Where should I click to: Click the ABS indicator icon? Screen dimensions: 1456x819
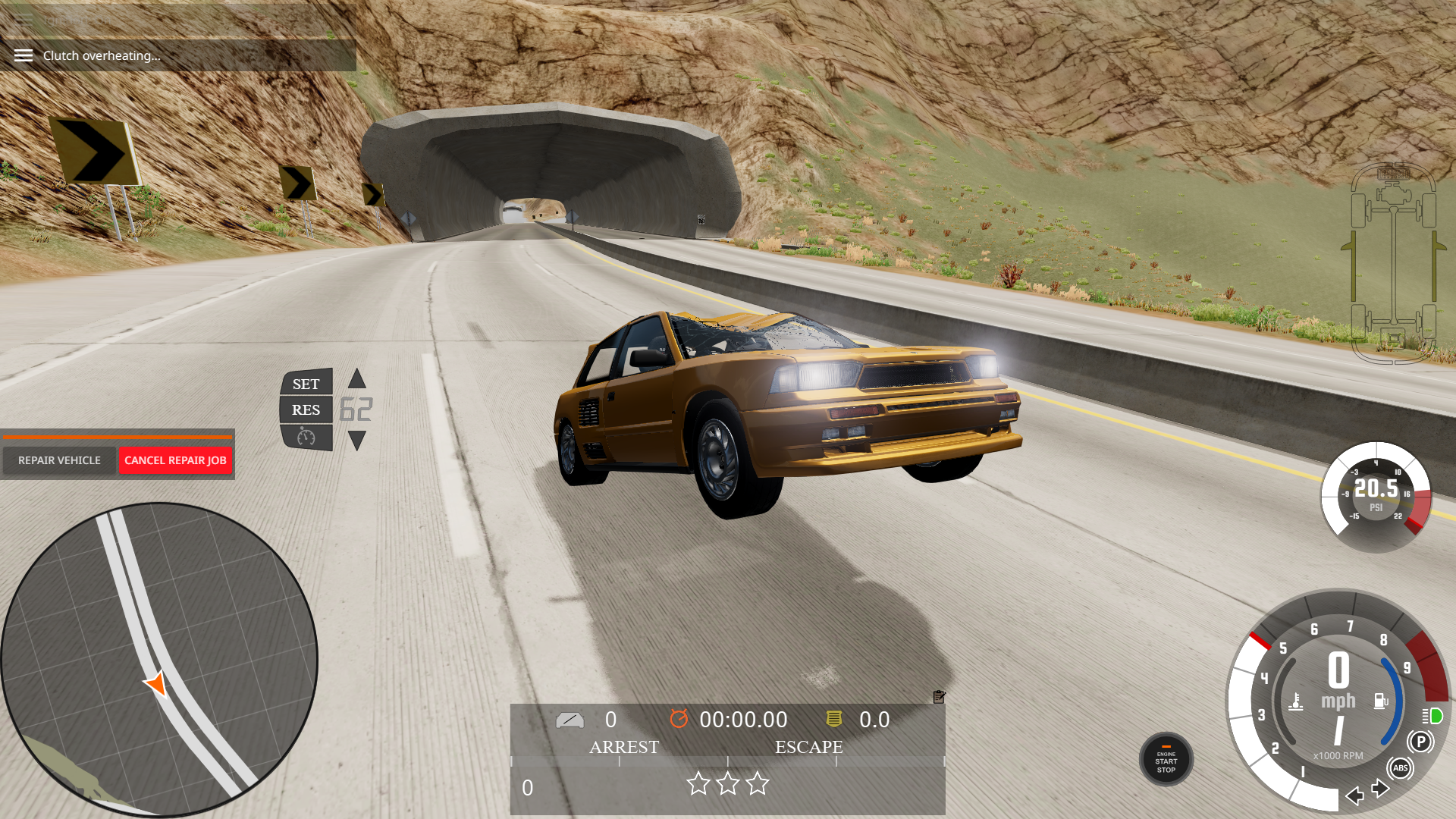[x=1400, y=768]
